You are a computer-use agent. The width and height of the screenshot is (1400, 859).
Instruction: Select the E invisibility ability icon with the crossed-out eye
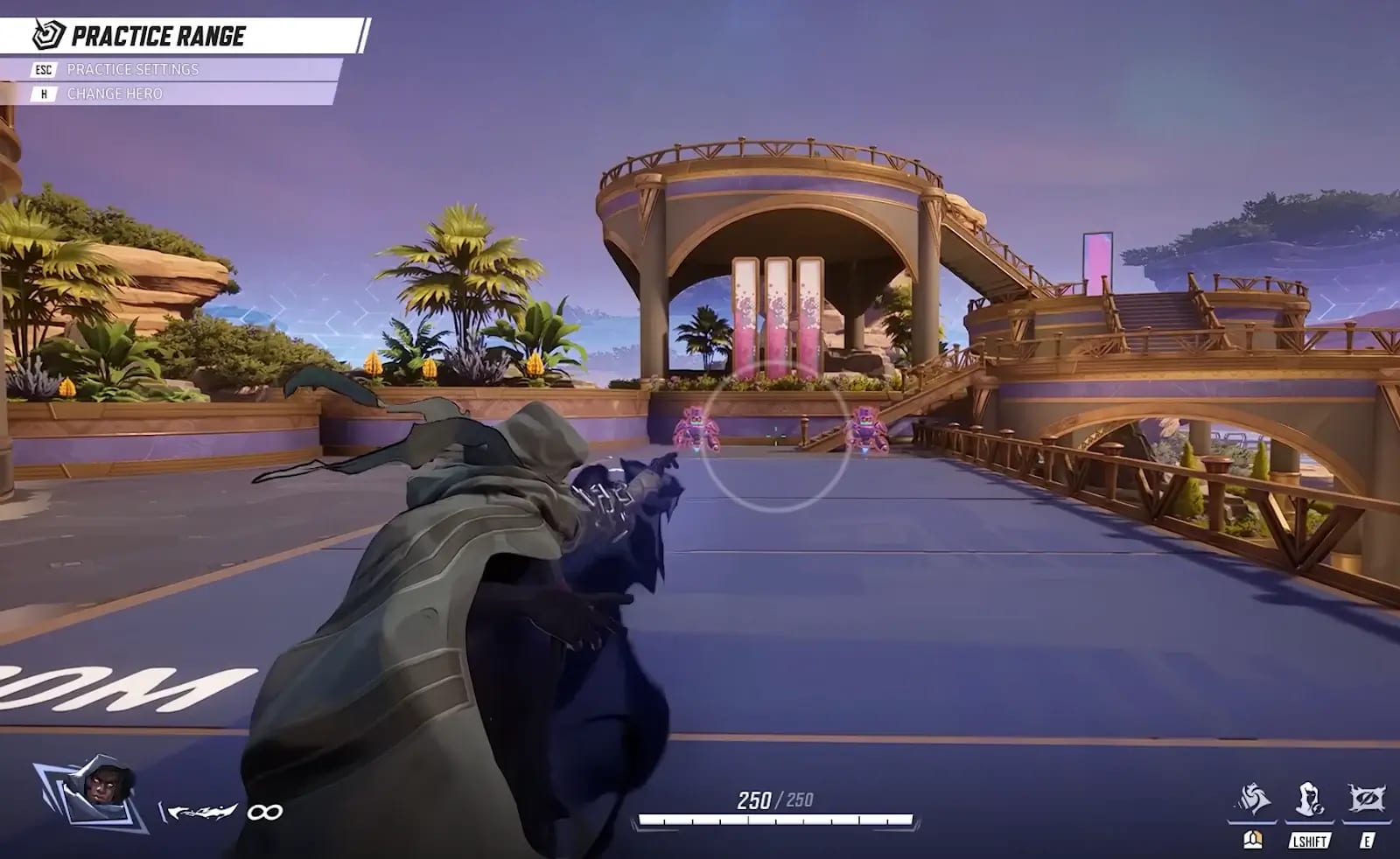[x=1368, y=798]
